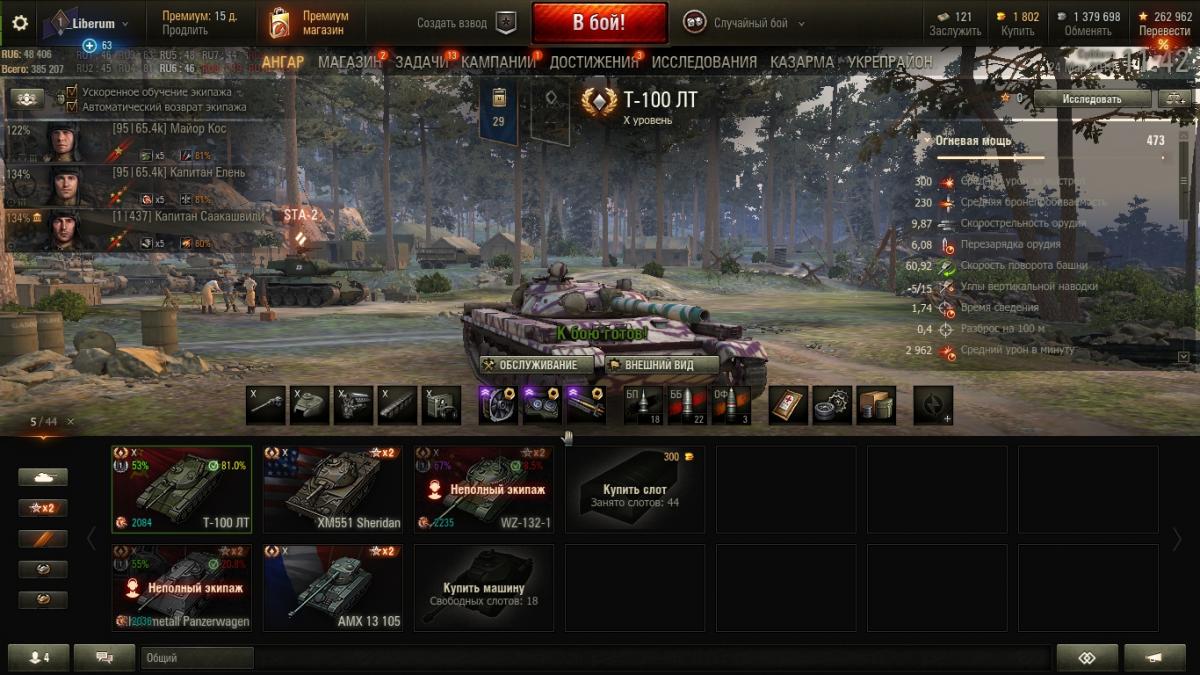
Task: Open the Премиум магазин shop
Action: (310, 23)
